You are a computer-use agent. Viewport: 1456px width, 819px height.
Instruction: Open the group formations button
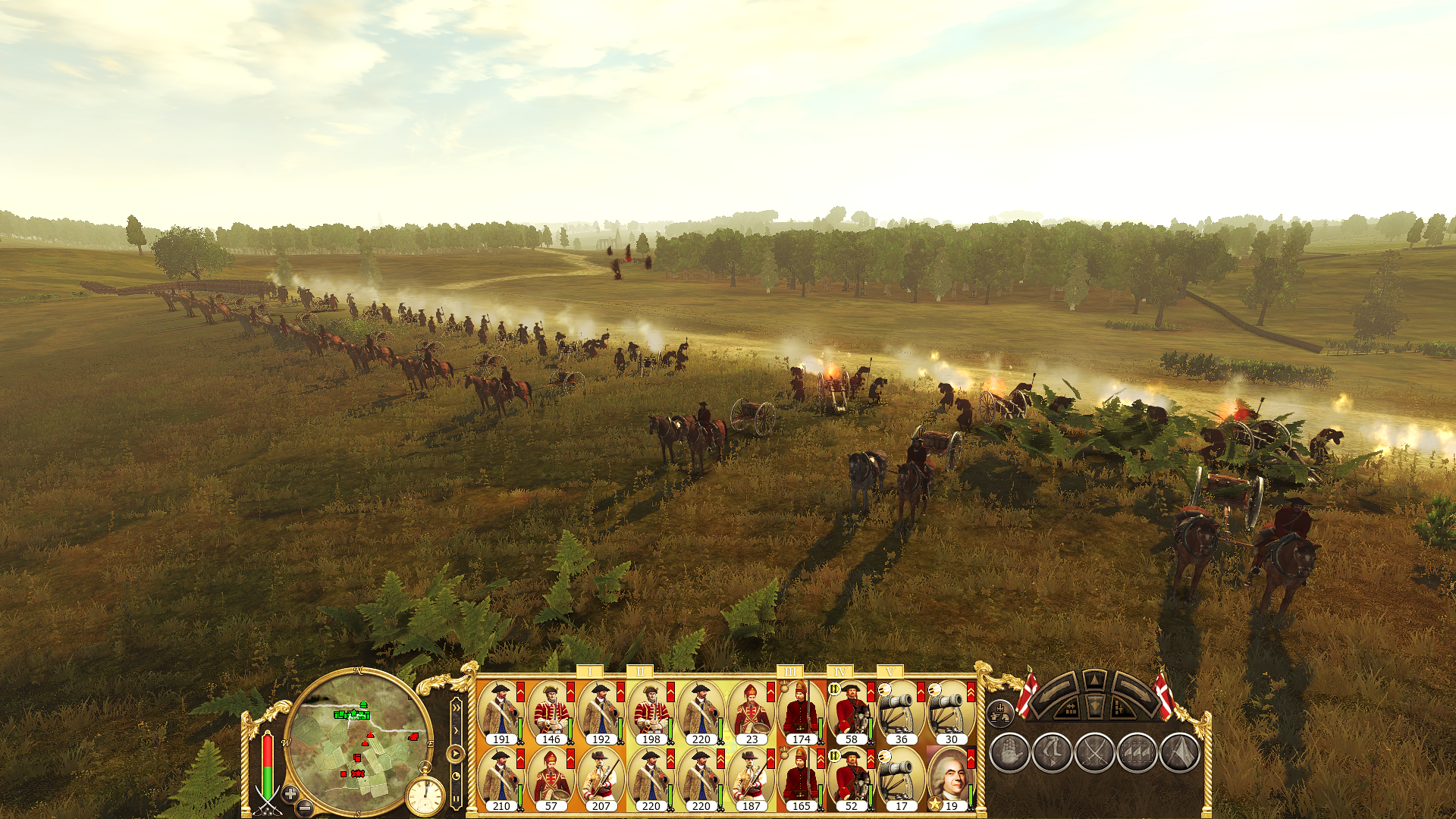1000,712
